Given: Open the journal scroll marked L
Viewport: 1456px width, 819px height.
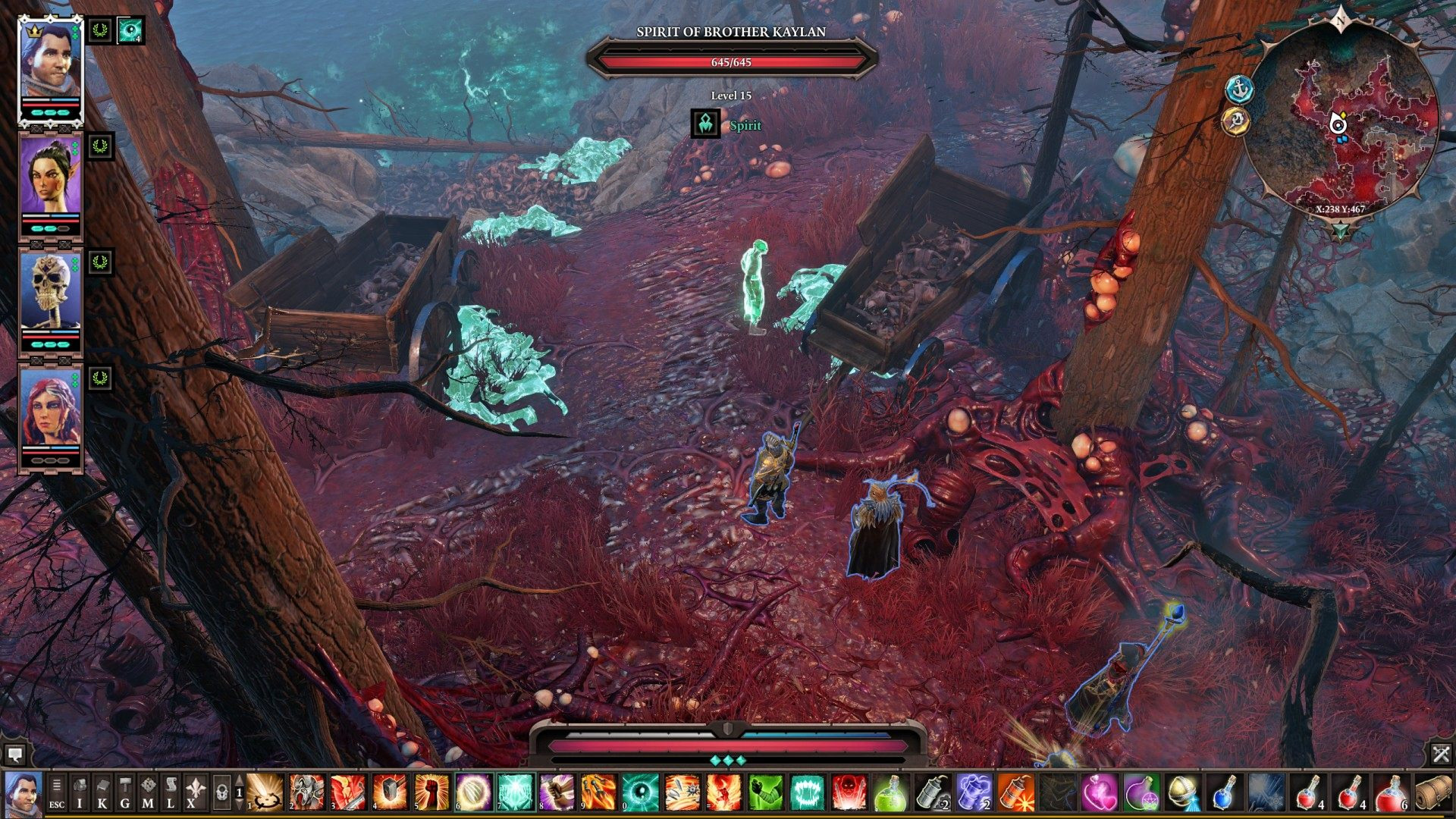Looking at the screenshot, I should [171, 793].
